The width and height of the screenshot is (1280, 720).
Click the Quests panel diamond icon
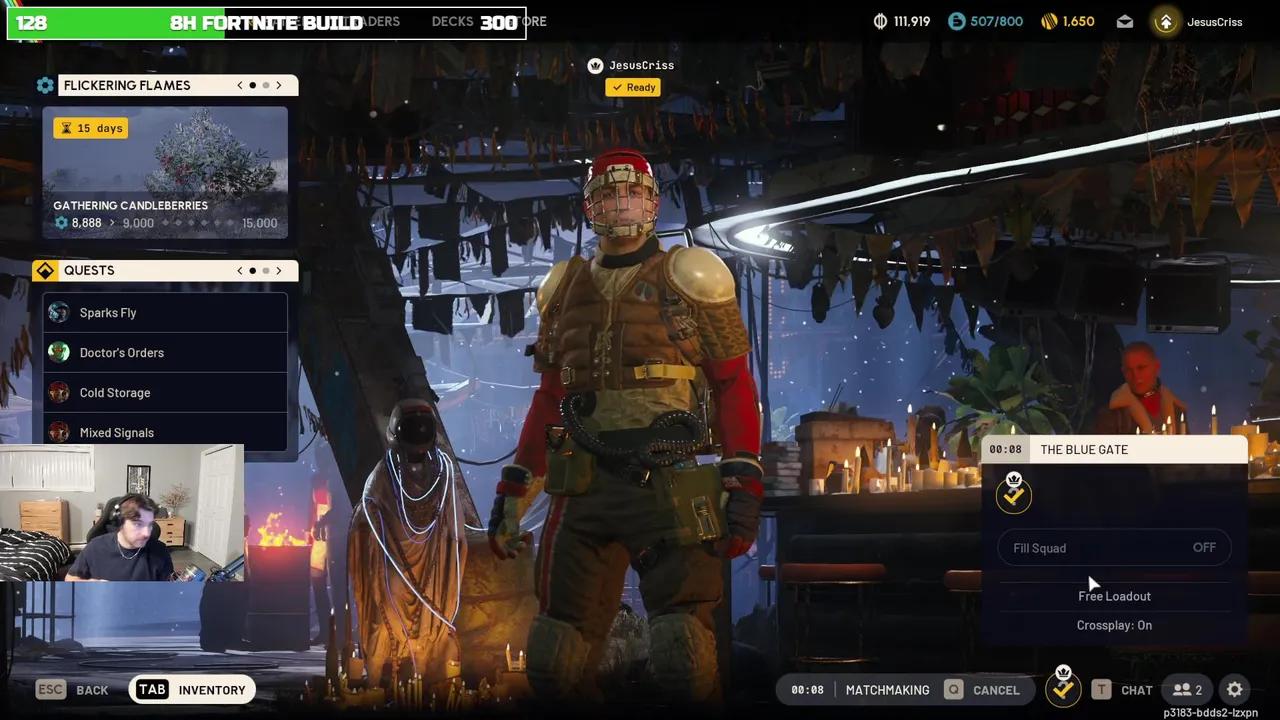(x=45, y=270)
